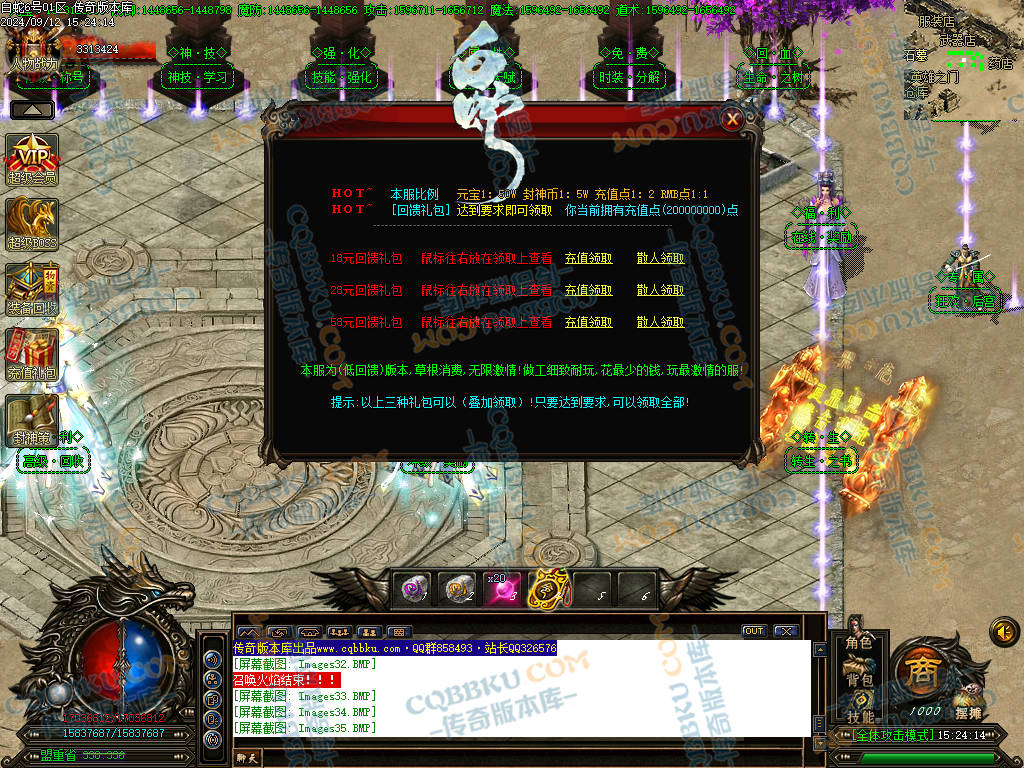Toggle the sound speaker icon
This screenshot has width=1024, height=768.
pos(1002,631)
